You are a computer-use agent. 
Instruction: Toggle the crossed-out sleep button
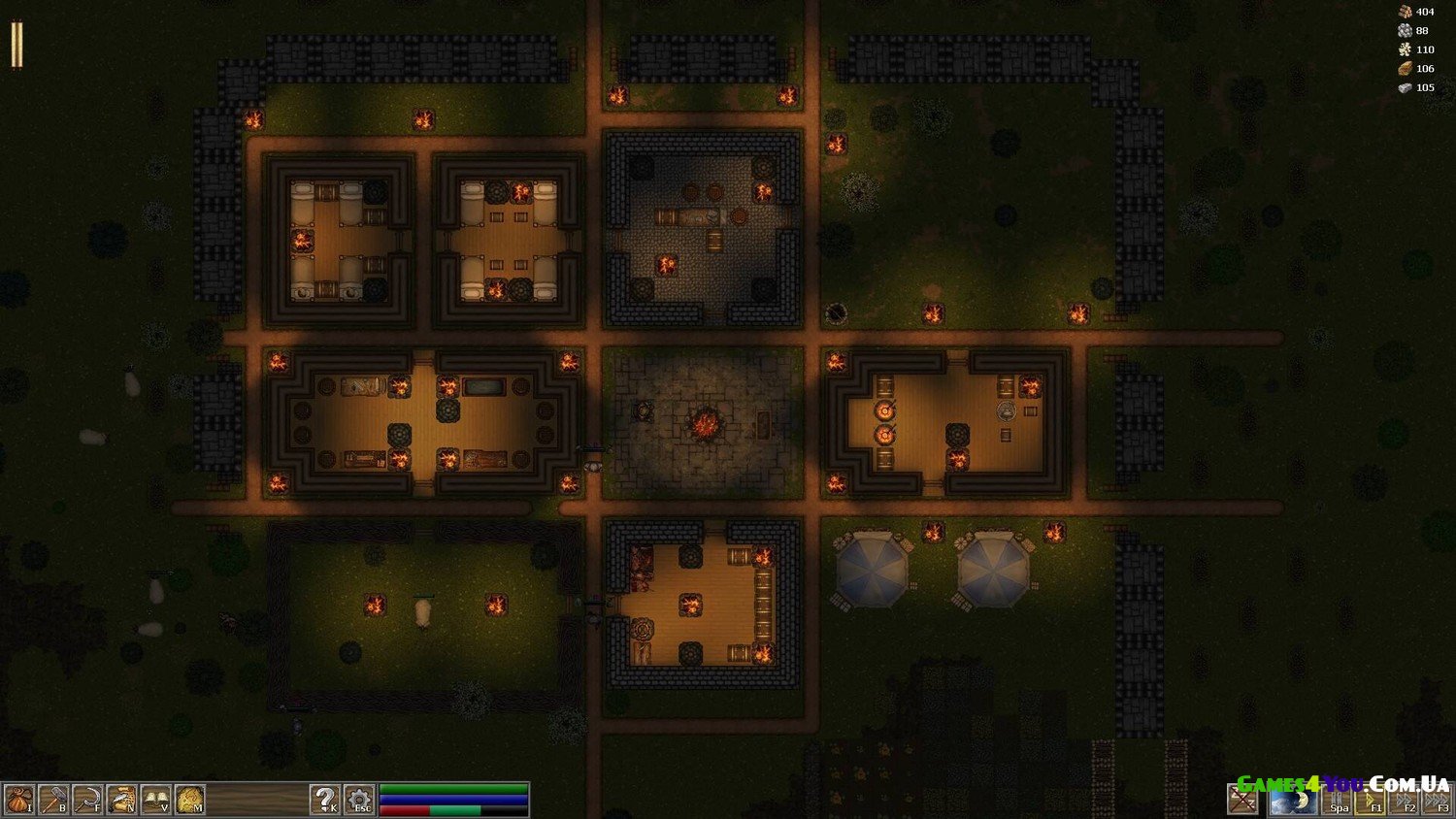[1242, 800]
